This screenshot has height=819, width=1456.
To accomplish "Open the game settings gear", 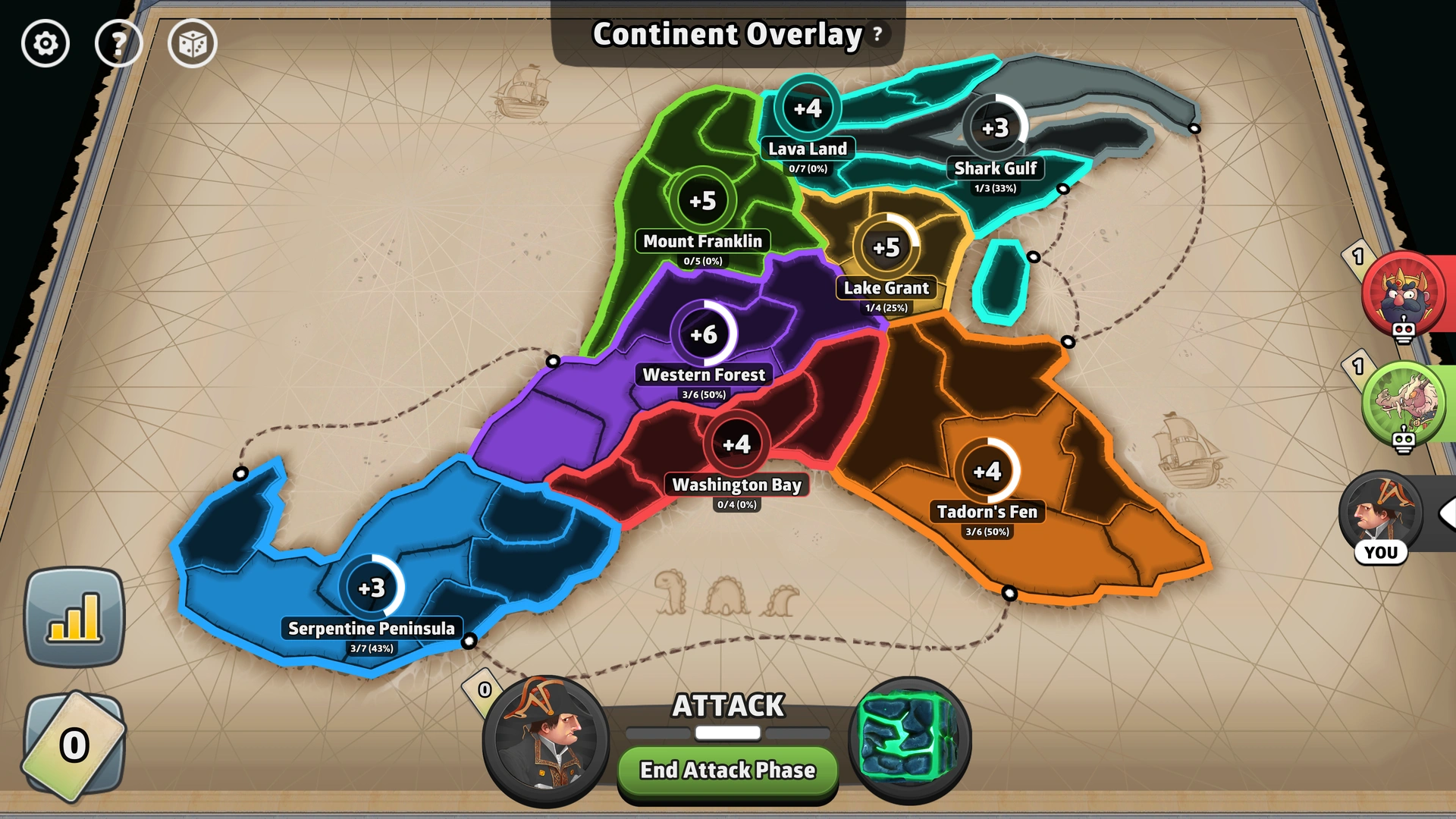I will (45, 44).
